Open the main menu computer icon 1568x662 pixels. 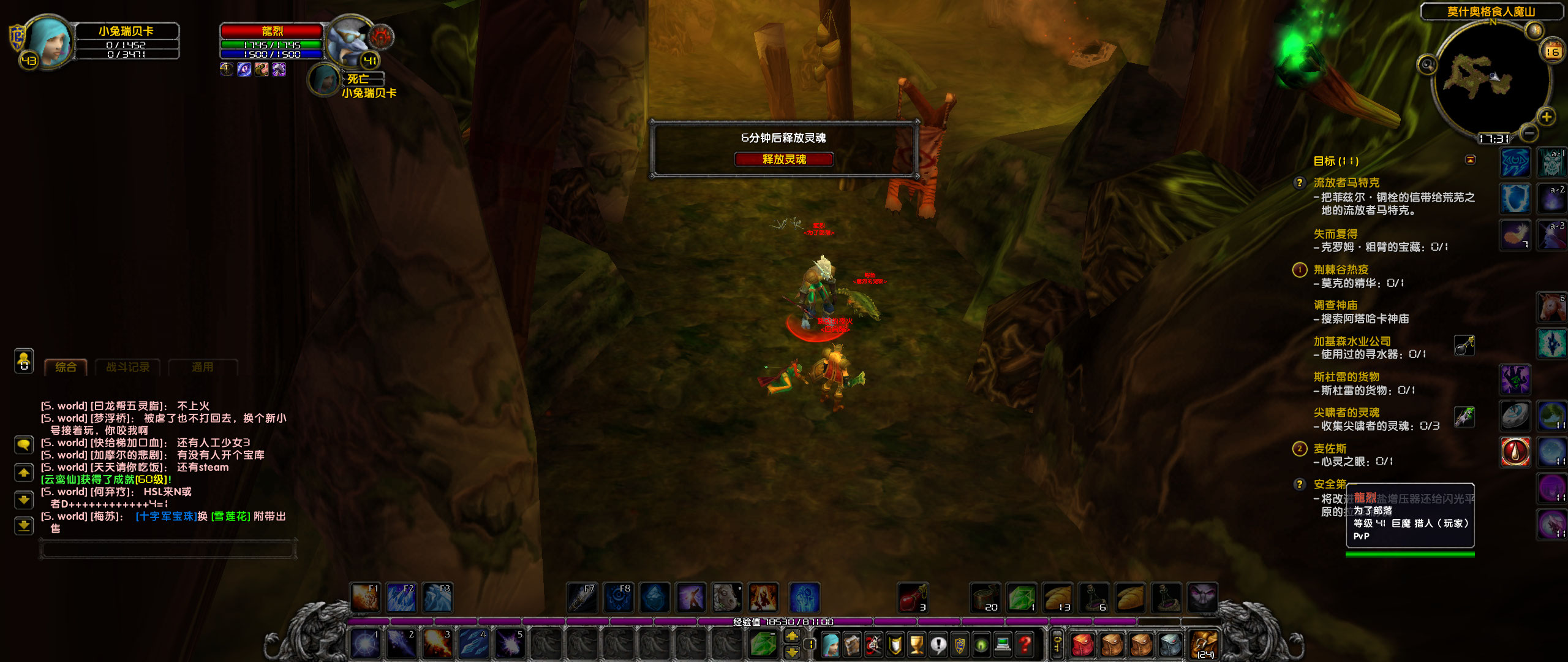(1003, 644)
